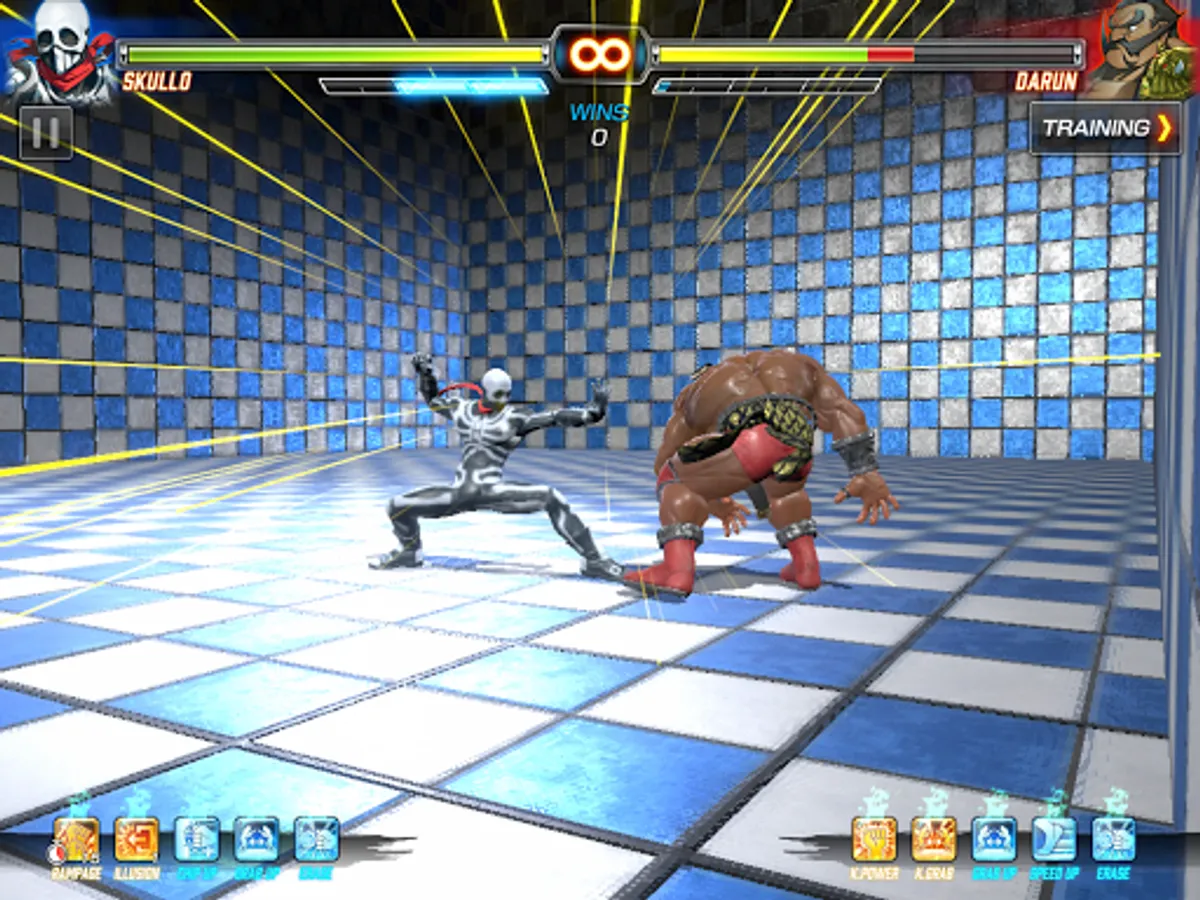Screen dimensions: 1200x900
Task: Activate the Speed Up skill
Action: pyautogui.click(x=1054, y=839)
